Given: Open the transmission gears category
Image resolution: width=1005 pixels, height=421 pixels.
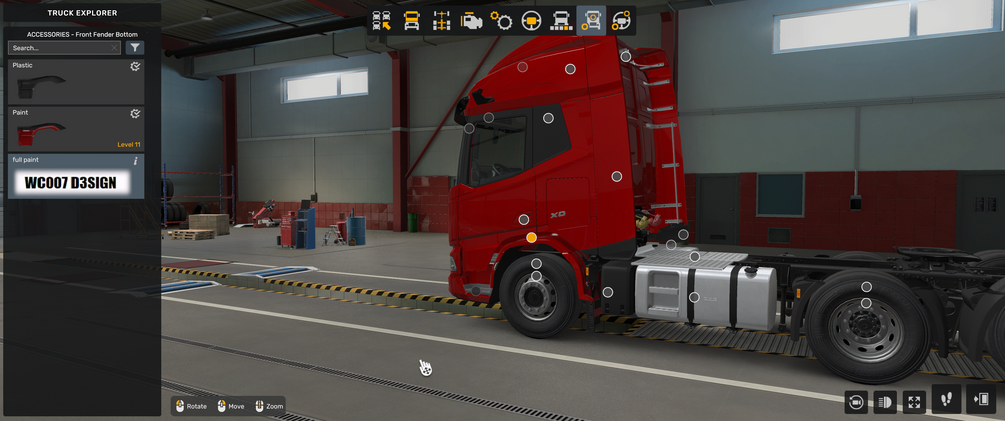Looking at the screenshot, I should tap(502, 21).
